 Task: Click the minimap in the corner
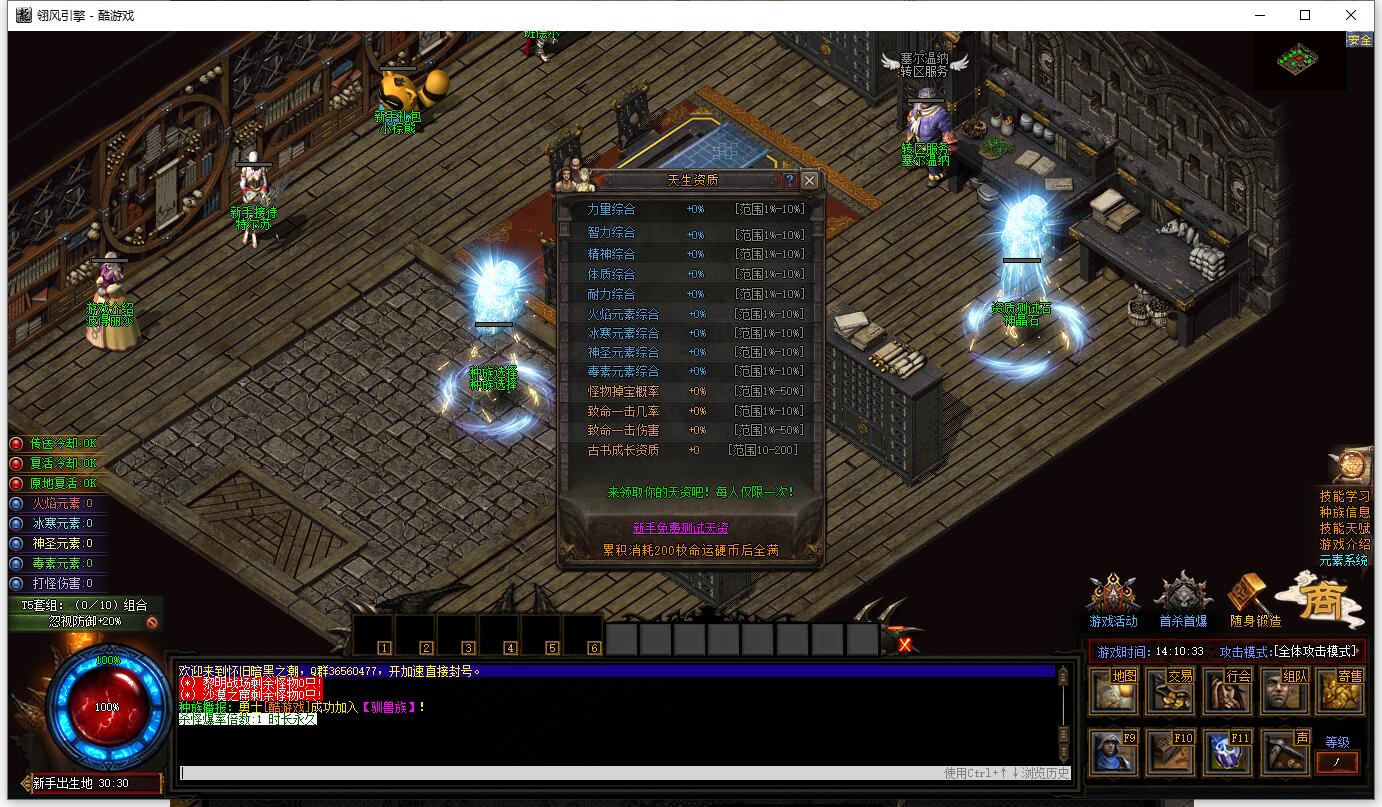coord(1298,59)
